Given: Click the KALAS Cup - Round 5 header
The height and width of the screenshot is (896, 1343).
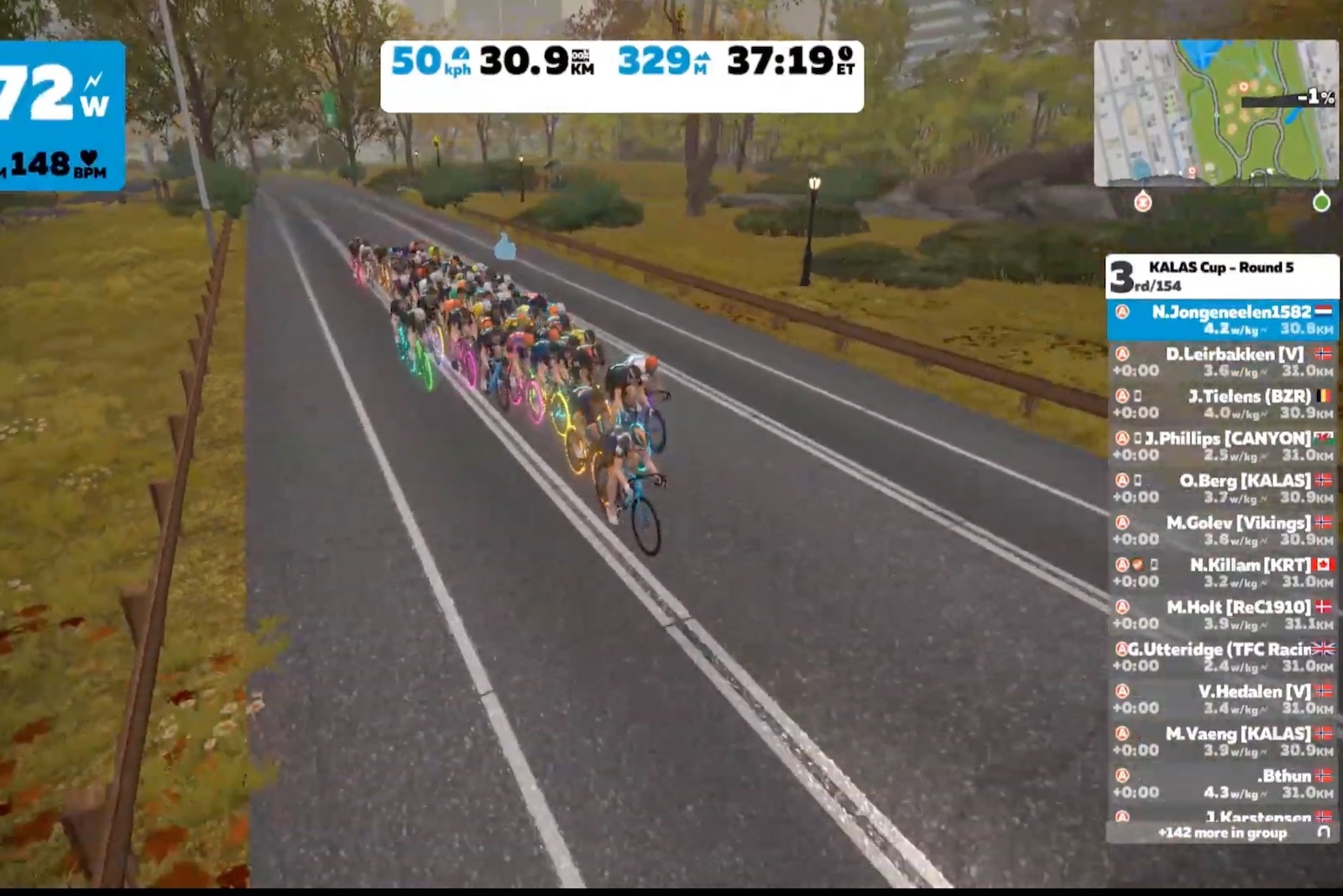Looking at the screenshot, I should point(1222,275).
